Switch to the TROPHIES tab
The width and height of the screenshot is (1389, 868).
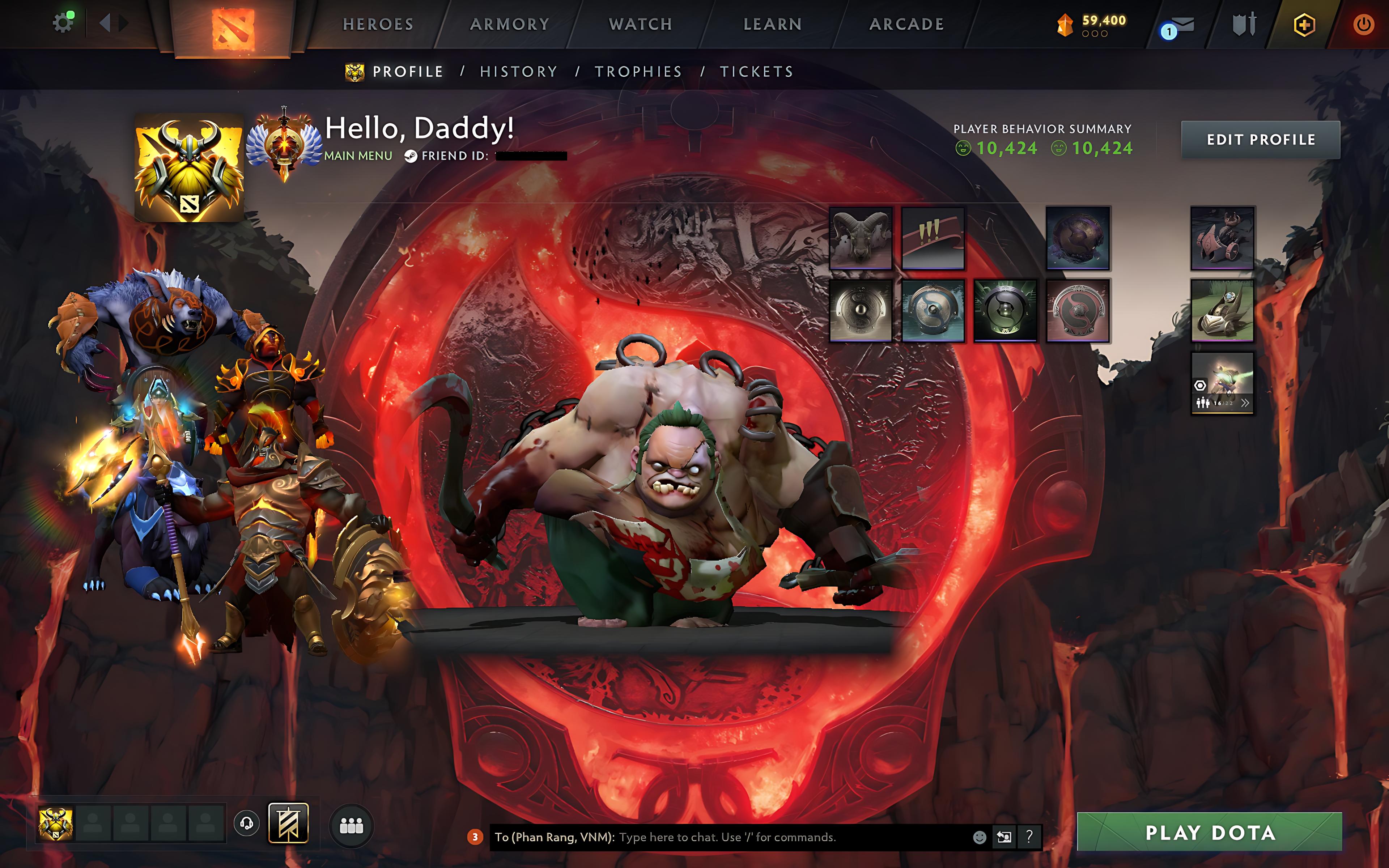[x=638, y=71]
